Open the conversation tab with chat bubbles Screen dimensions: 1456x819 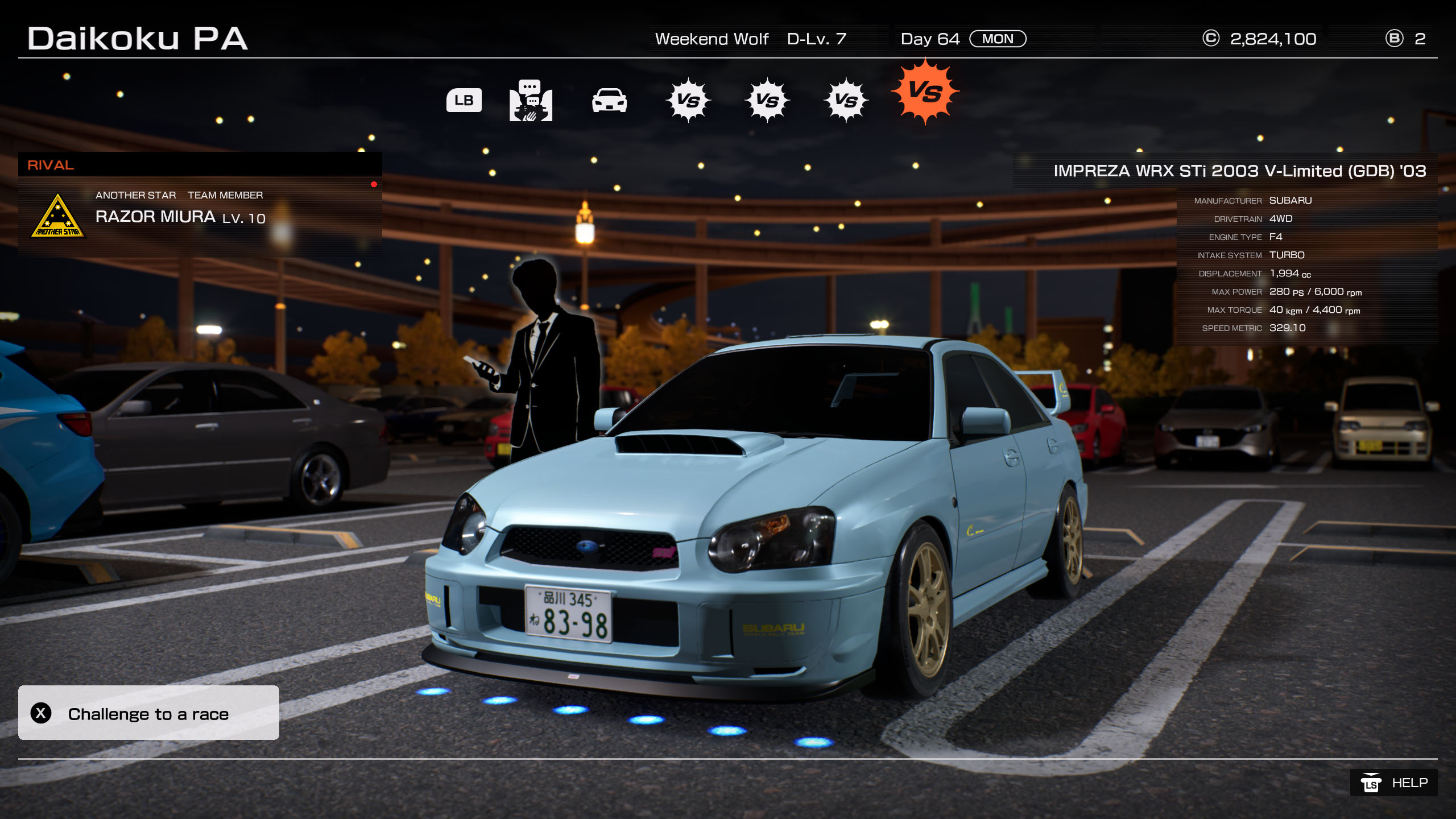tap(531, 101)
